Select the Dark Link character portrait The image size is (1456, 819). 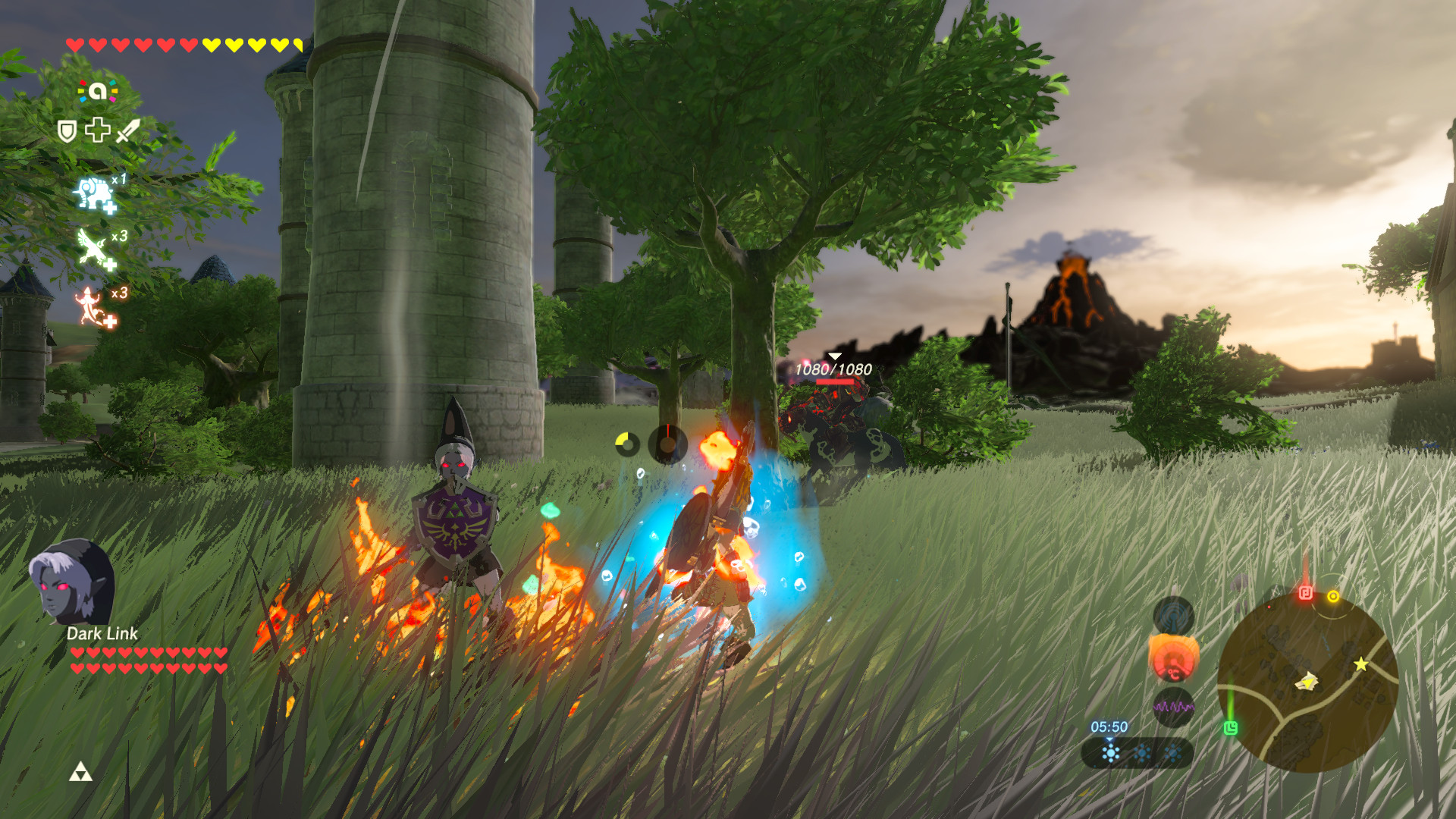(72, 581)
